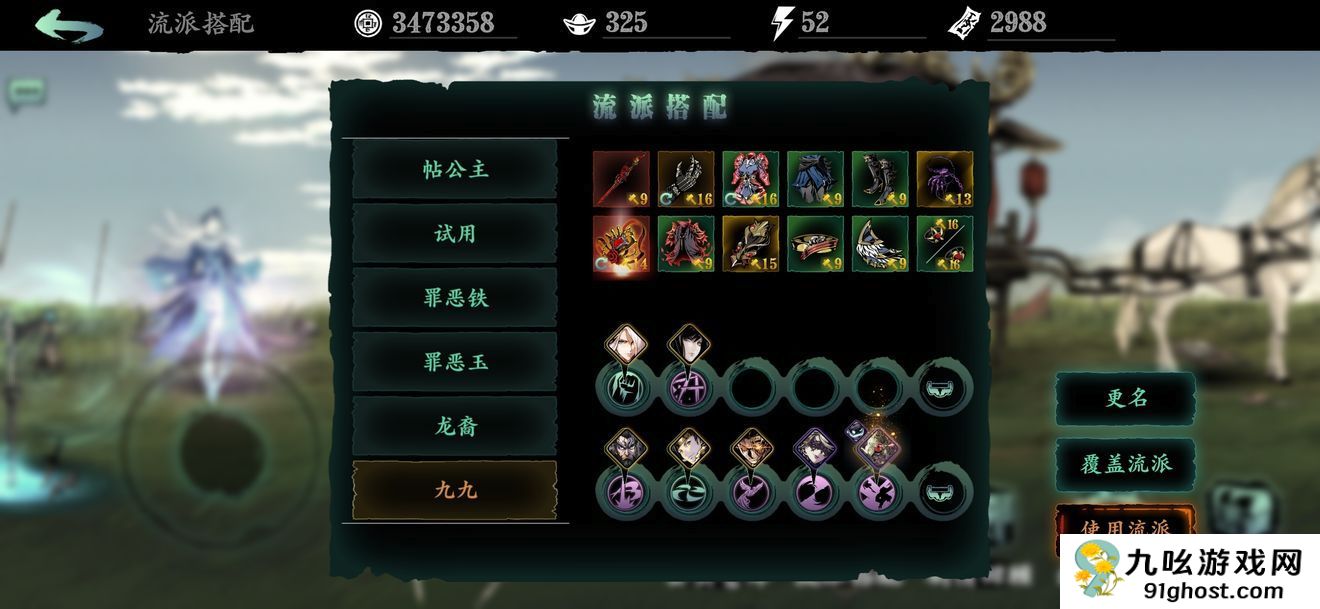This screenshot has width=1320, height=609.
Task: Check the black boots equipment slot
Action: 880,179
